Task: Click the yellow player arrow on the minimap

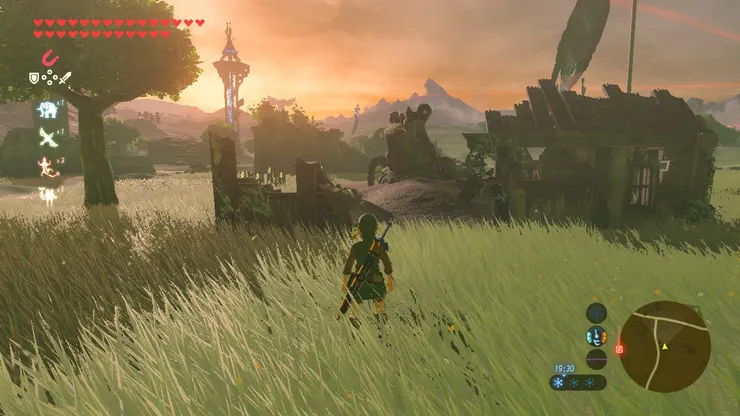Action: (663, 346)
